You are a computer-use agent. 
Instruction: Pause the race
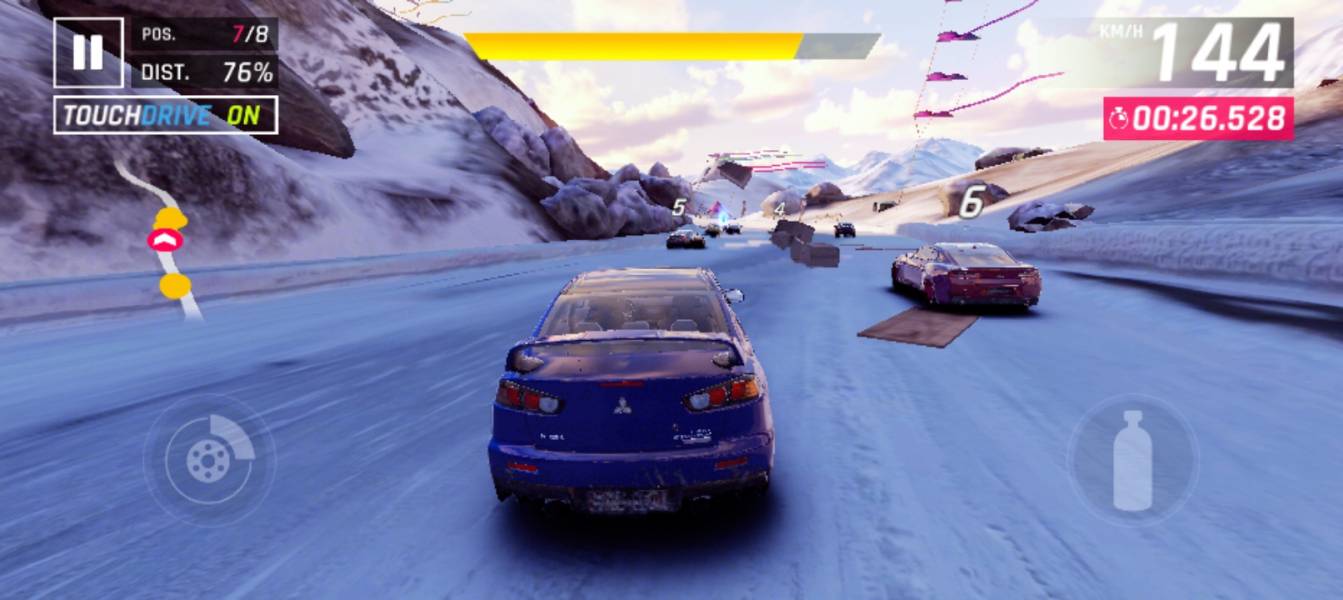tap(88, 52)
